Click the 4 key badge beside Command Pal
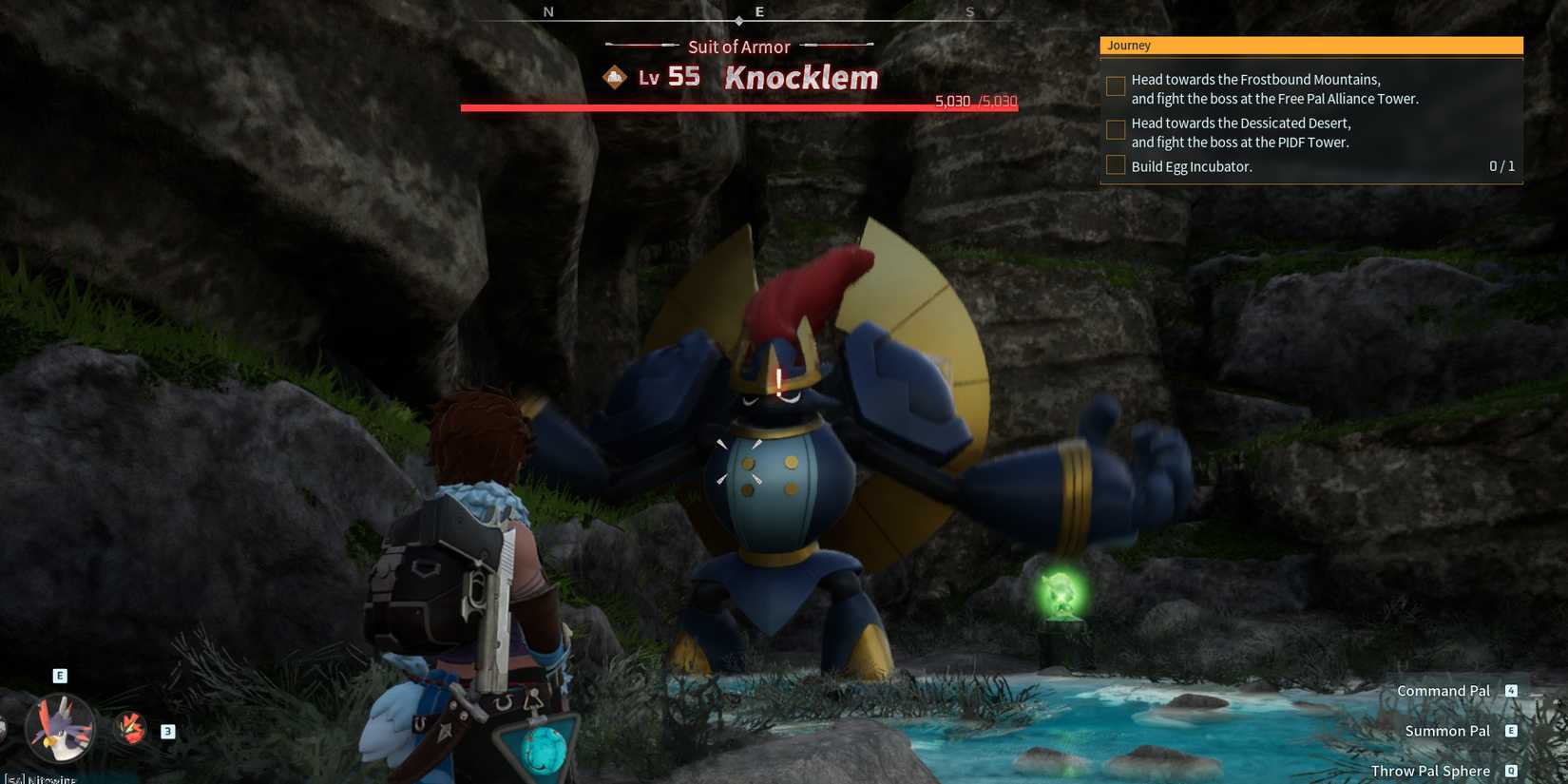 (1512, 691)
